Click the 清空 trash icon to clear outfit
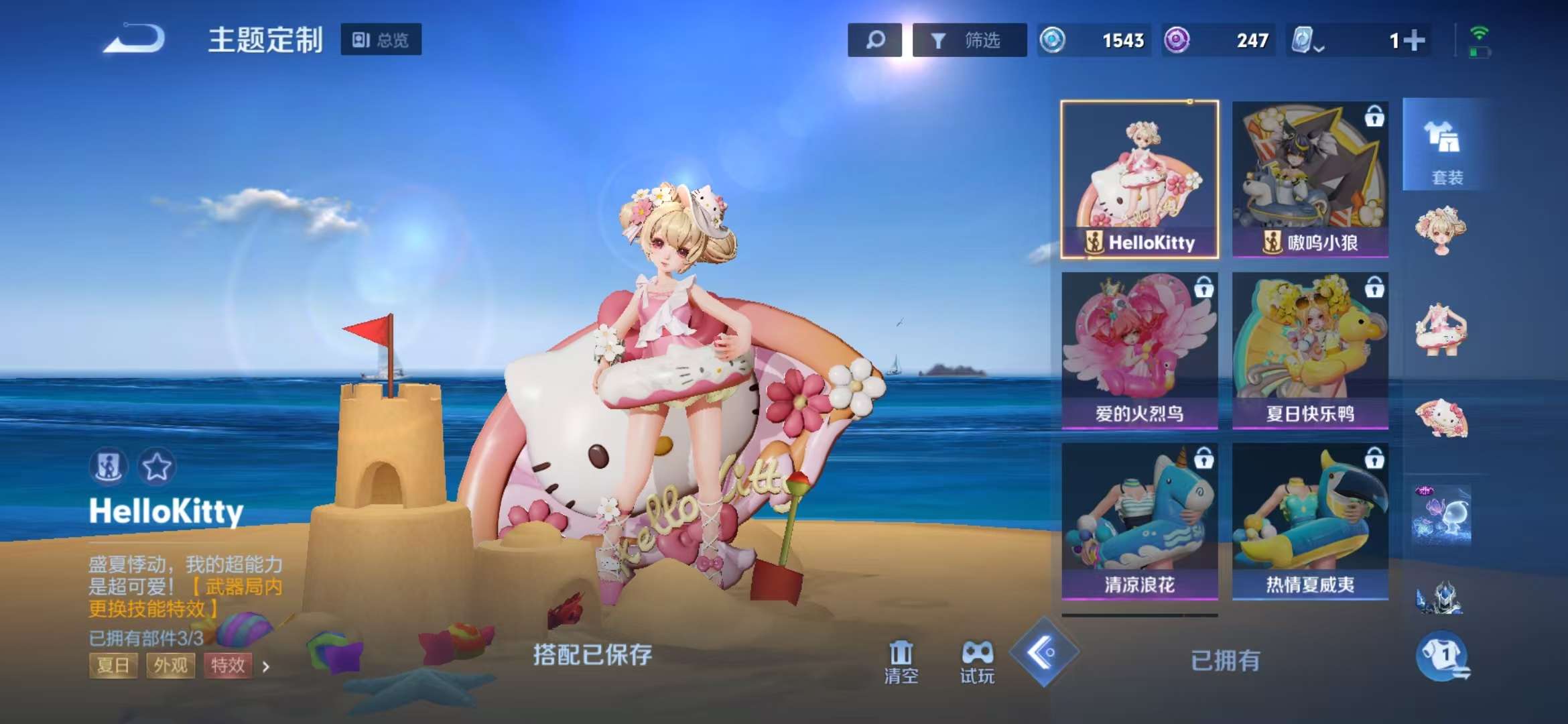The height and width of the screenshot is (724, 1568). (x=902, y=654)
